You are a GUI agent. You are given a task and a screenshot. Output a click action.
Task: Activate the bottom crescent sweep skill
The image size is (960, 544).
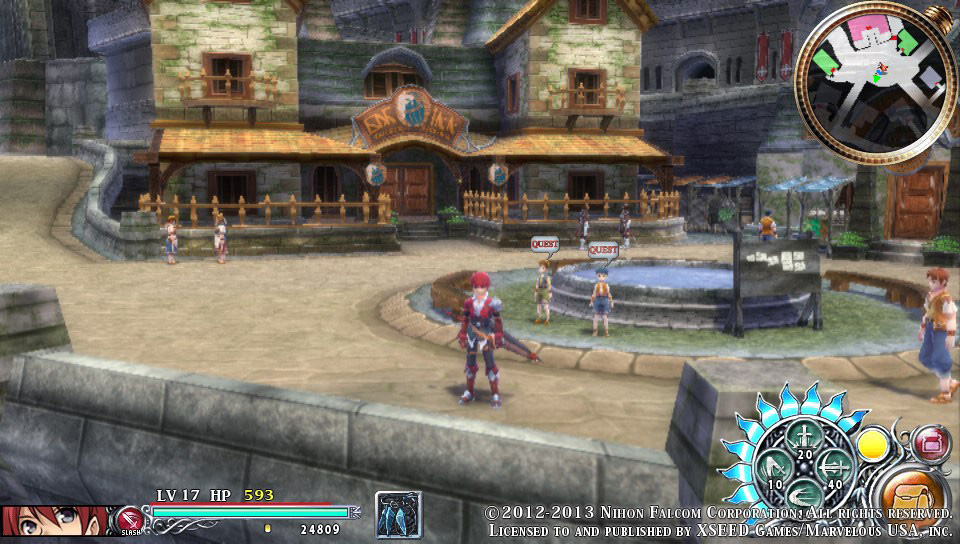(803, 496)
